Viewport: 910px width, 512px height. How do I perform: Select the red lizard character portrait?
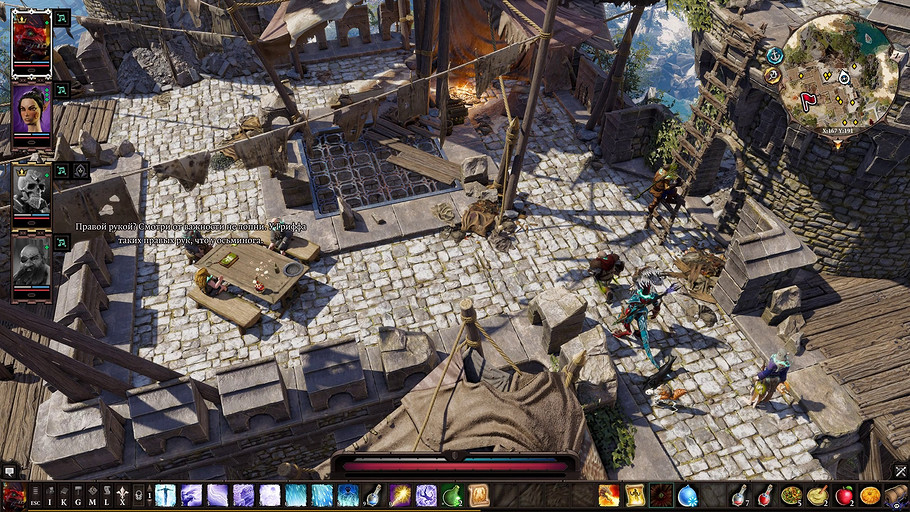pos(31,37)
